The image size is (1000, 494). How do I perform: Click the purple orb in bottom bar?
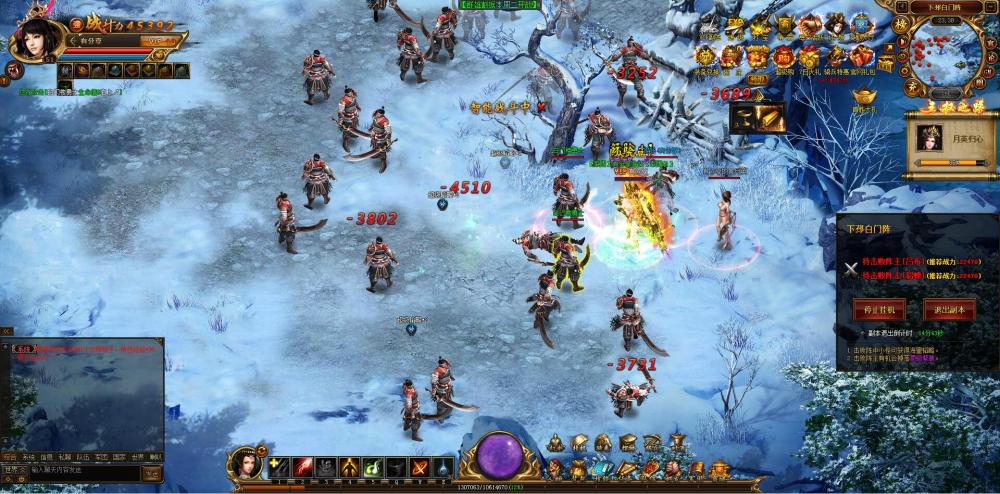point(498,455)
